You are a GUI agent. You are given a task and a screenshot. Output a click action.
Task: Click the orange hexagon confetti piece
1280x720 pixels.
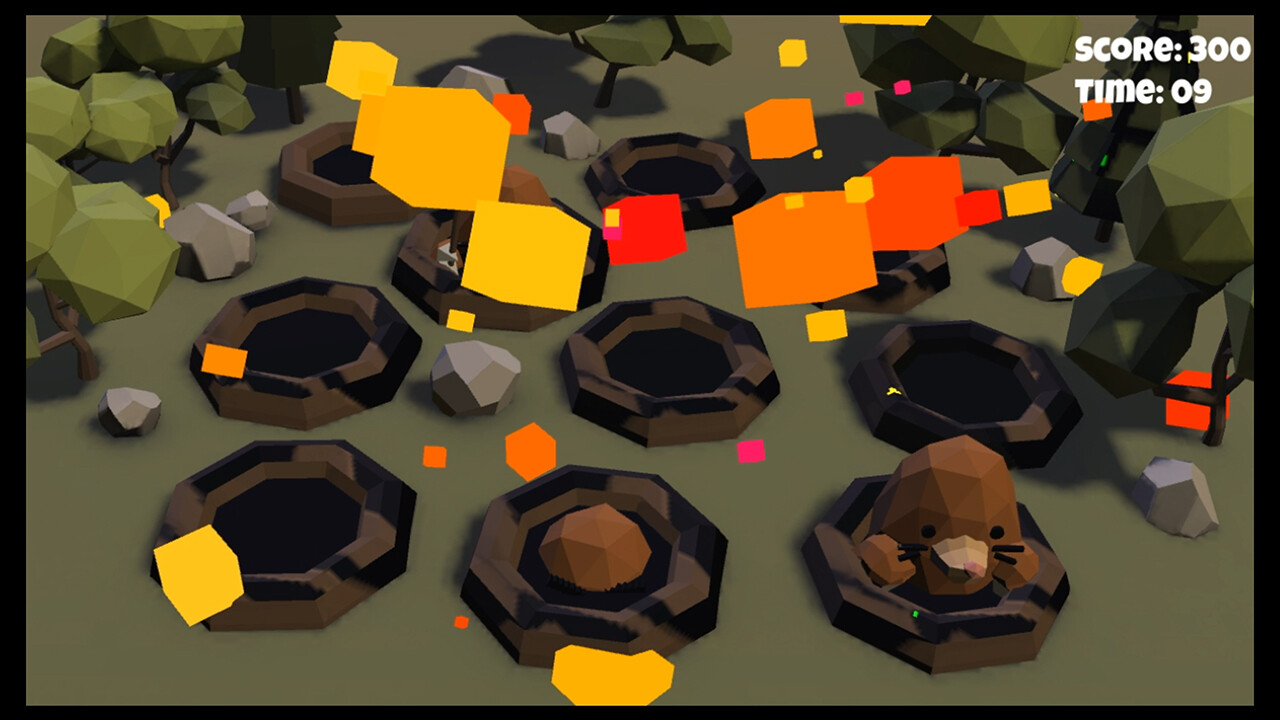point(530,450)
